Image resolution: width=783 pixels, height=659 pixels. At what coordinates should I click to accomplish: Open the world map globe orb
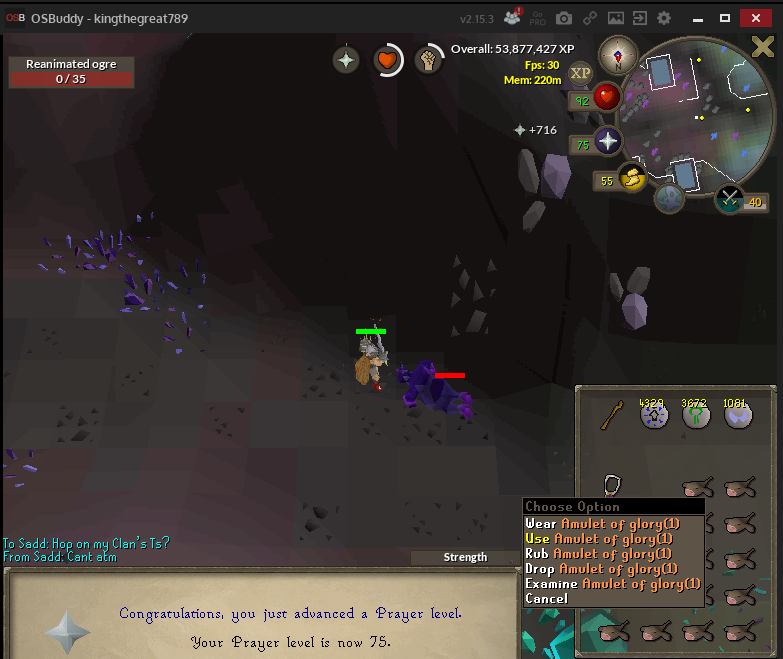coord(668,198)
